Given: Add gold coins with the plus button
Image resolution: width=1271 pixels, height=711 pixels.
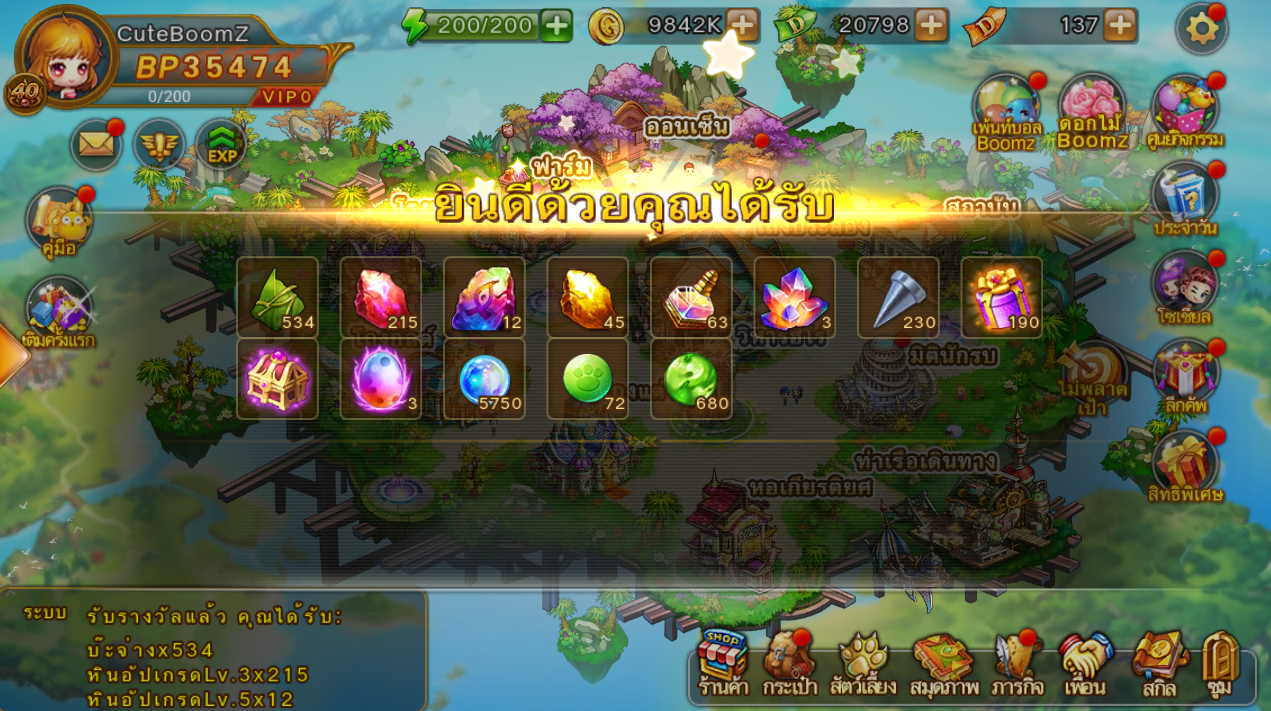Looking at the screenshot, I should (x=742, y=25).
